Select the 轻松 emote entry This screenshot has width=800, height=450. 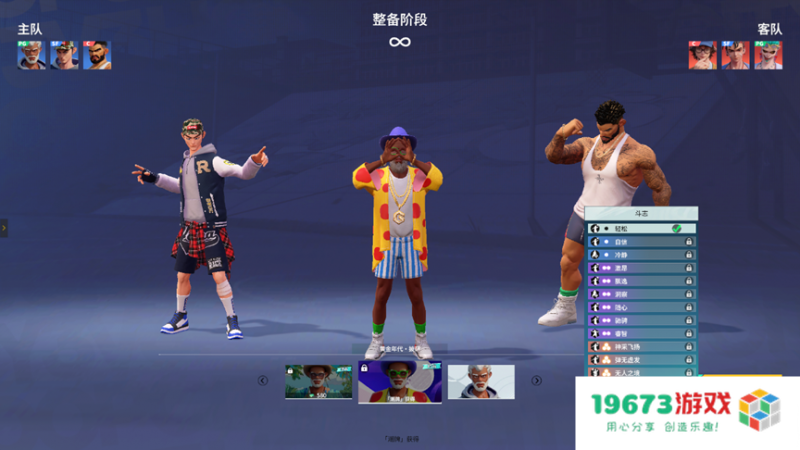coord(640,229)
